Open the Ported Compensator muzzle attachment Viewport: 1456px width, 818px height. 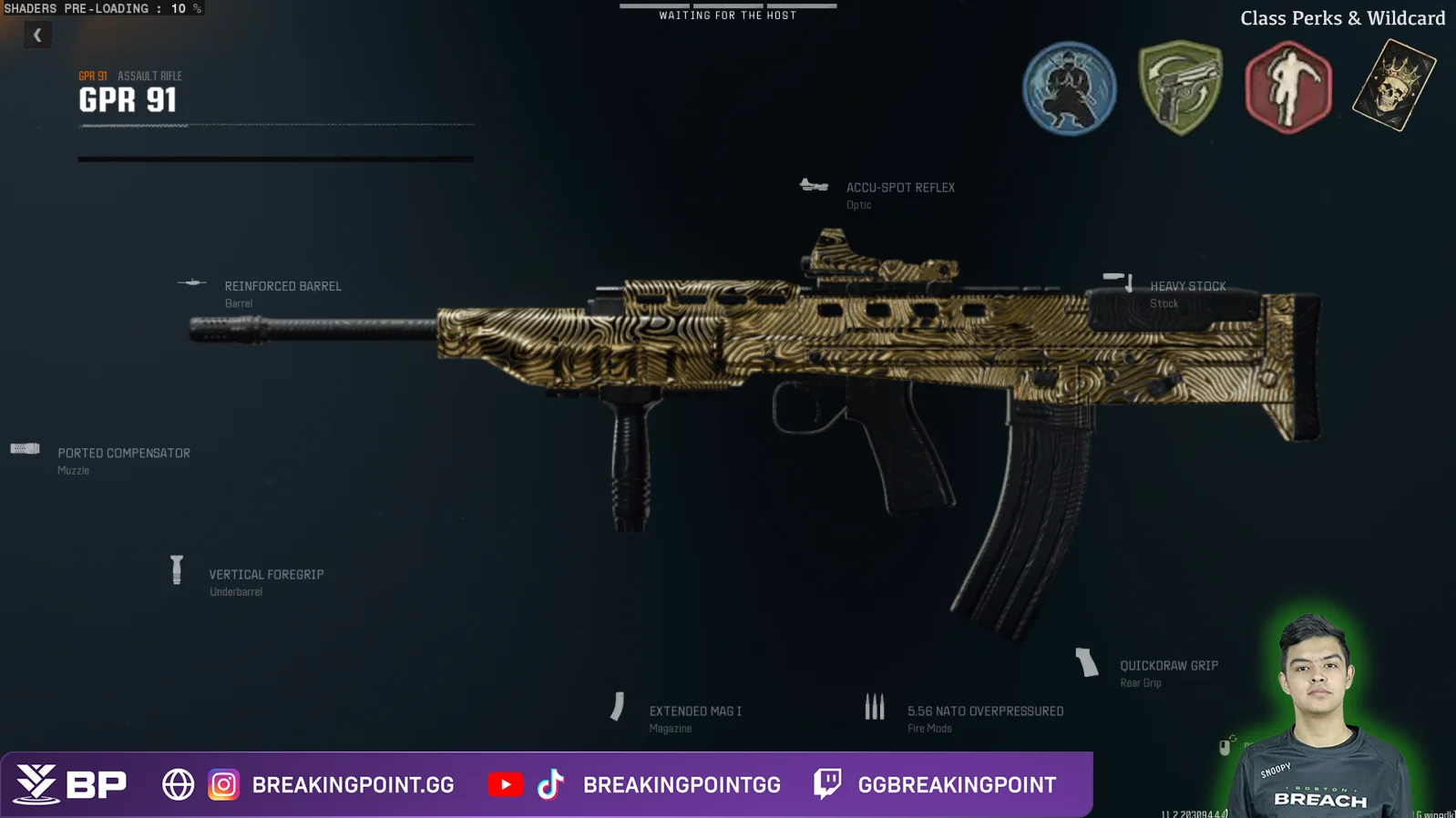(x=24, y=448)
